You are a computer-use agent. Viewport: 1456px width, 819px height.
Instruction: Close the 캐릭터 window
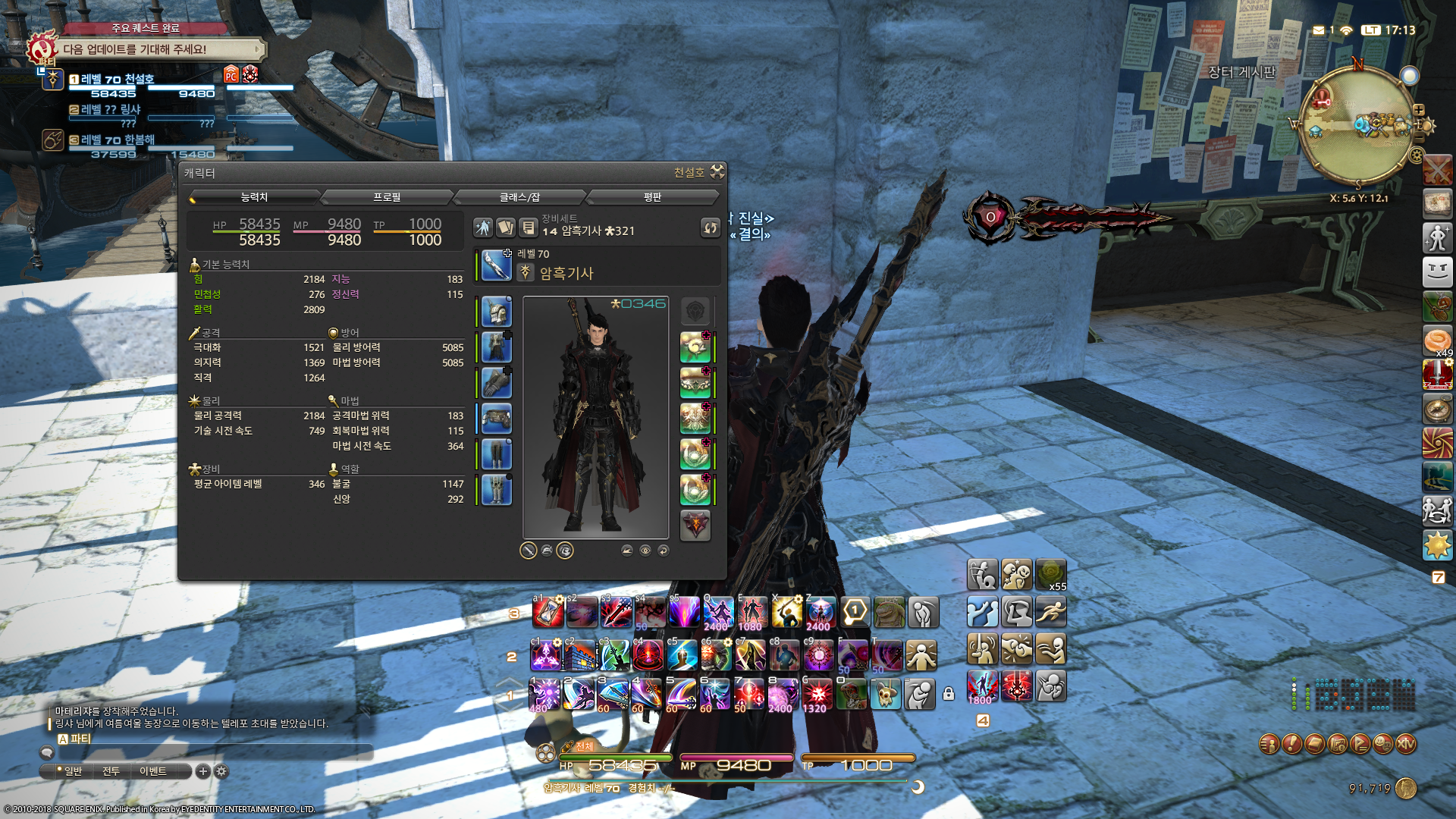[x=717, y=172]
